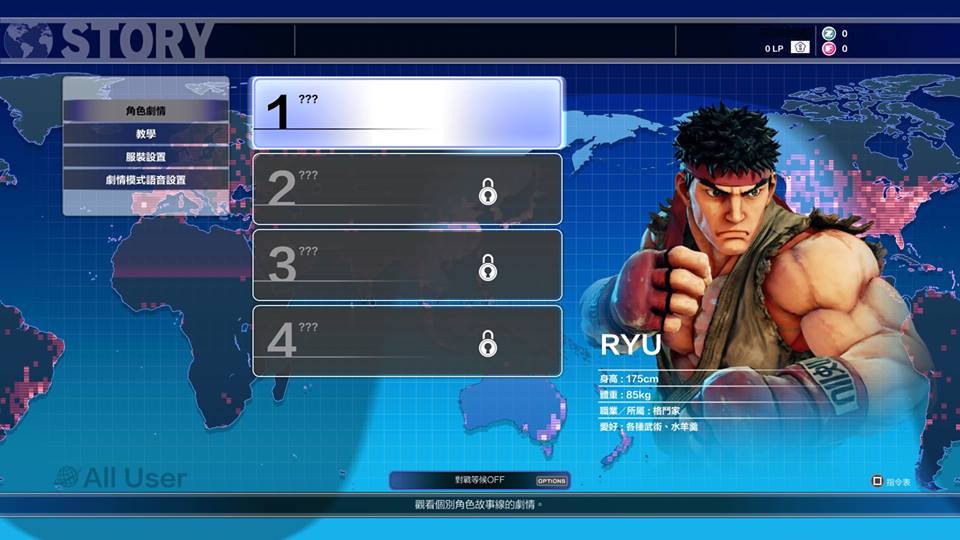The width and height of the screenshot is (960, 540).
Task: Click locked story chapter 2
Action: pyautogui.click(x=407, y=189)
